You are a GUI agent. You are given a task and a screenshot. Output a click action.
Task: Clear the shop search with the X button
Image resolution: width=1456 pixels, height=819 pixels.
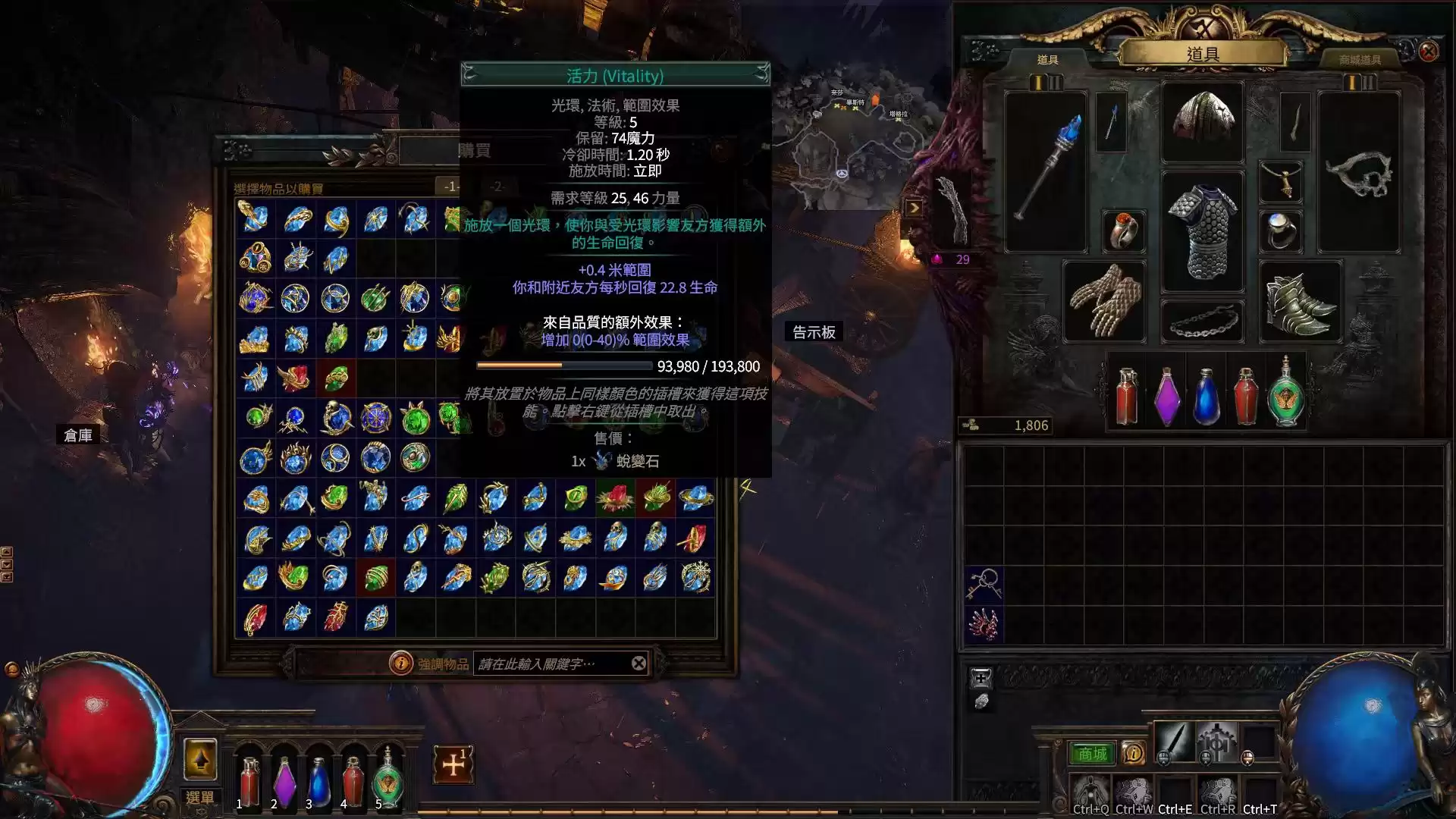639,664
